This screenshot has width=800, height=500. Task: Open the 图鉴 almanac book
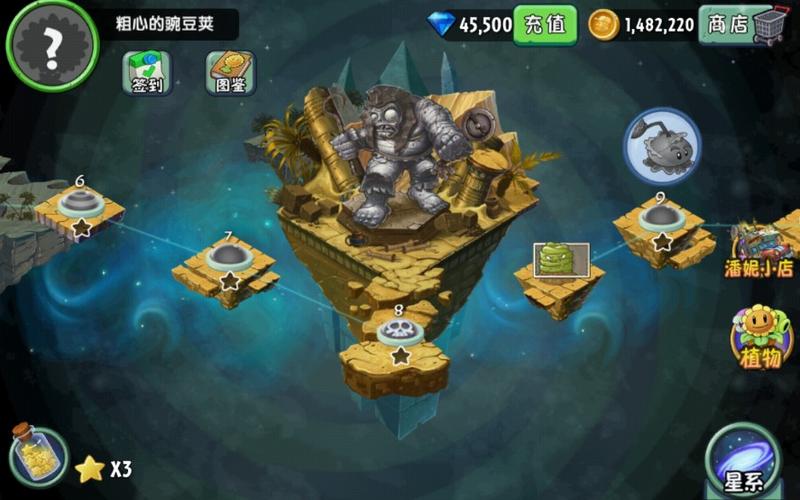[231, 72]
